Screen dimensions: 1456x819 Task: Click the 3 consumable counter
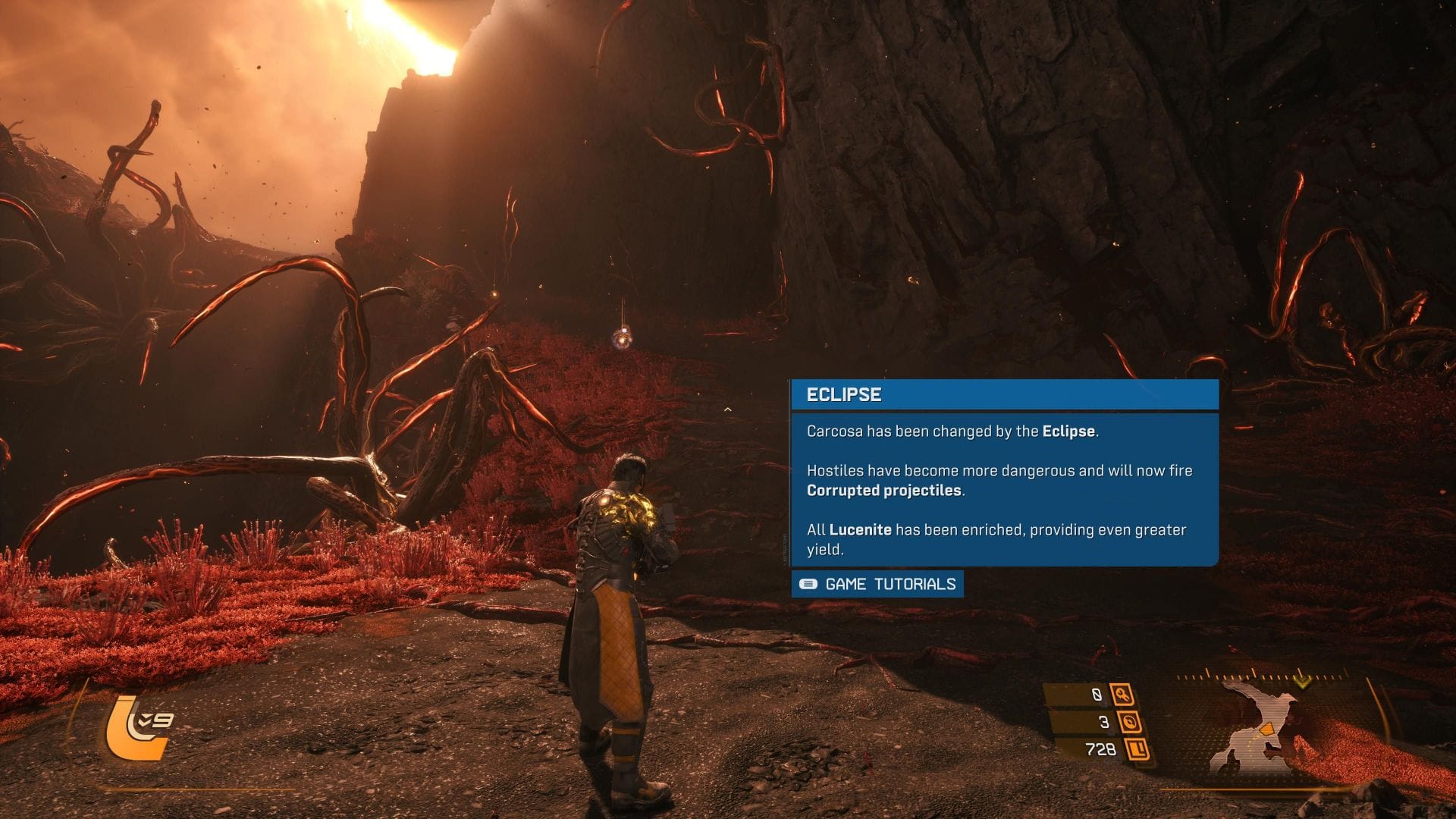point(1103,721)
